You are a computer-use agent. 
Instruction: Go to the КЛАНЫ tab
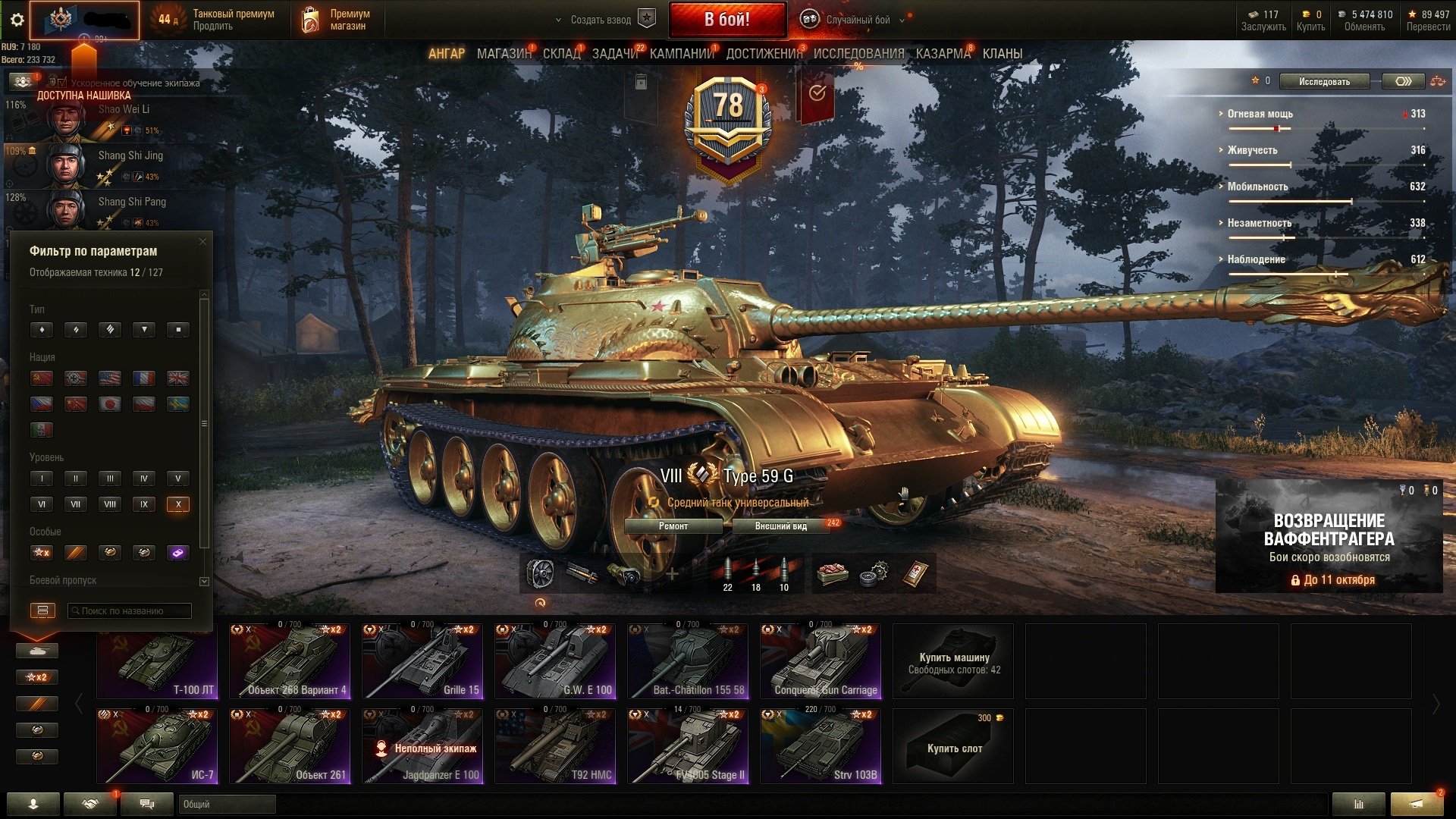pos(1002,54)
